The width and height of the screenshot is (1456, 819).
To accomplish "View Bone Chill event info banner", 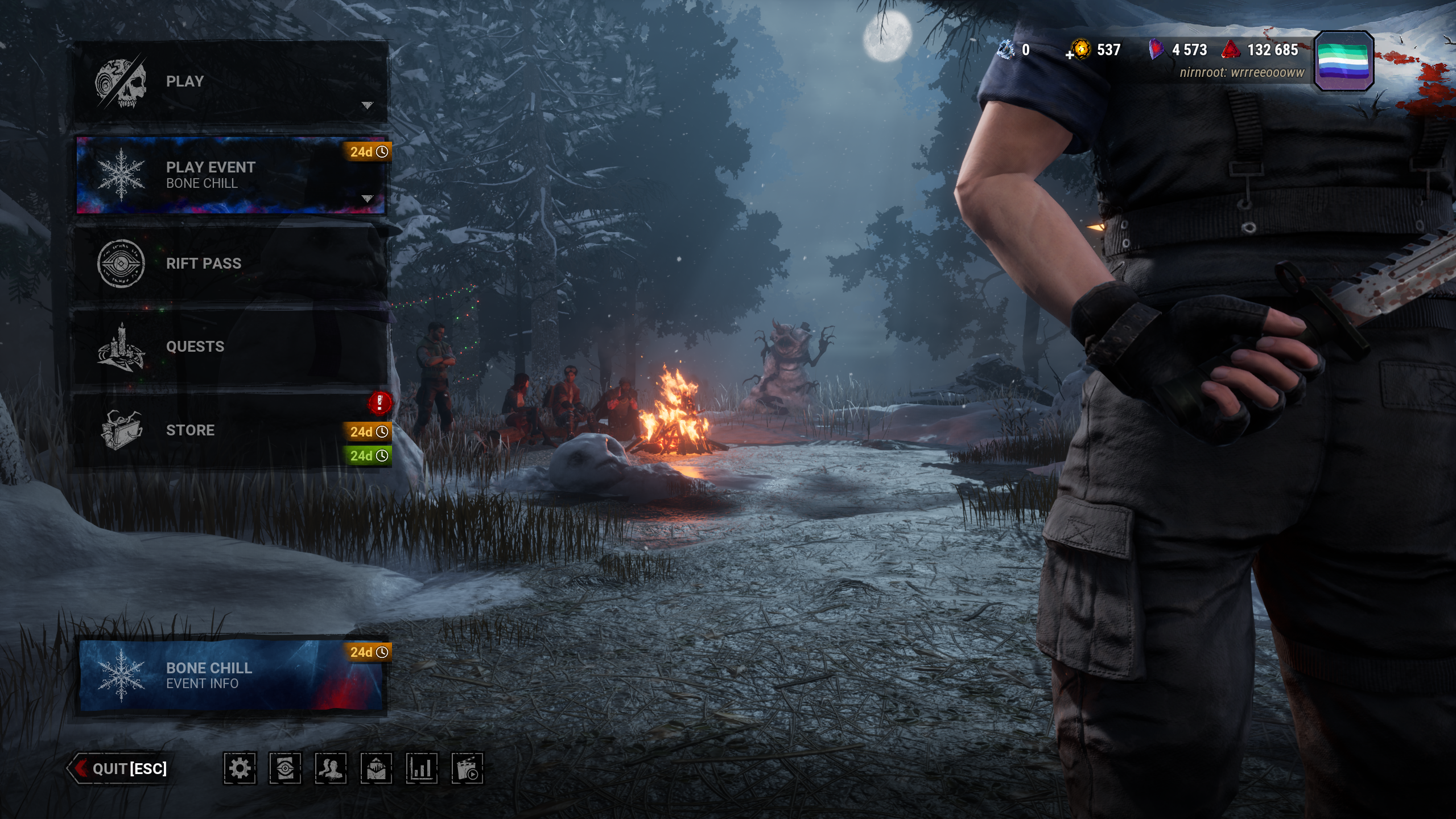I will [230, 675].
